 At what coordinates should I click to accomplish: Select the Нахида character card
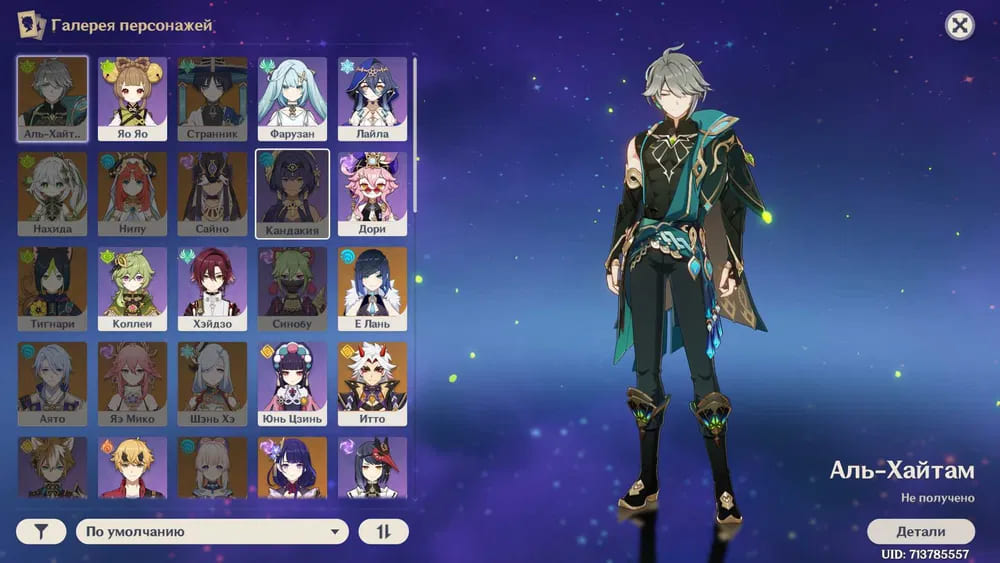[52, 193]
